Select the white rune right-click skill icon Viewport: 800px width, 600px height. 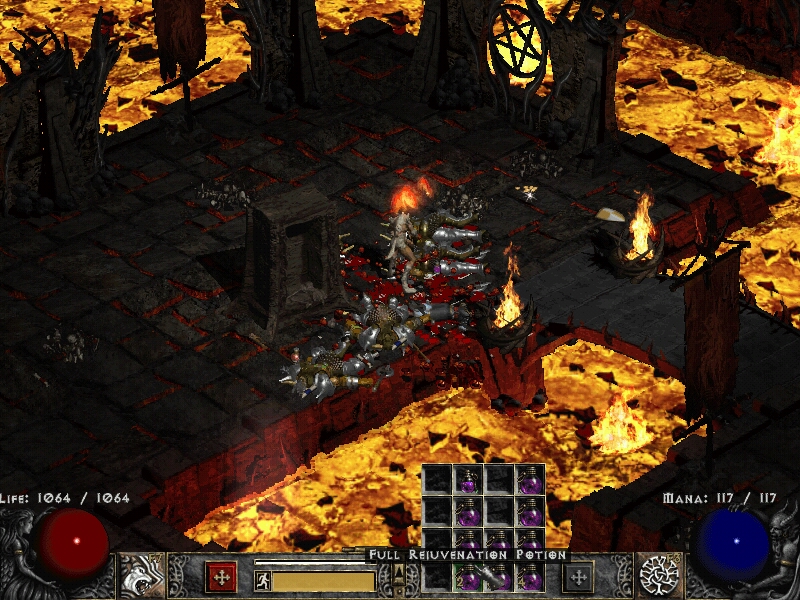tap(660, 576)
